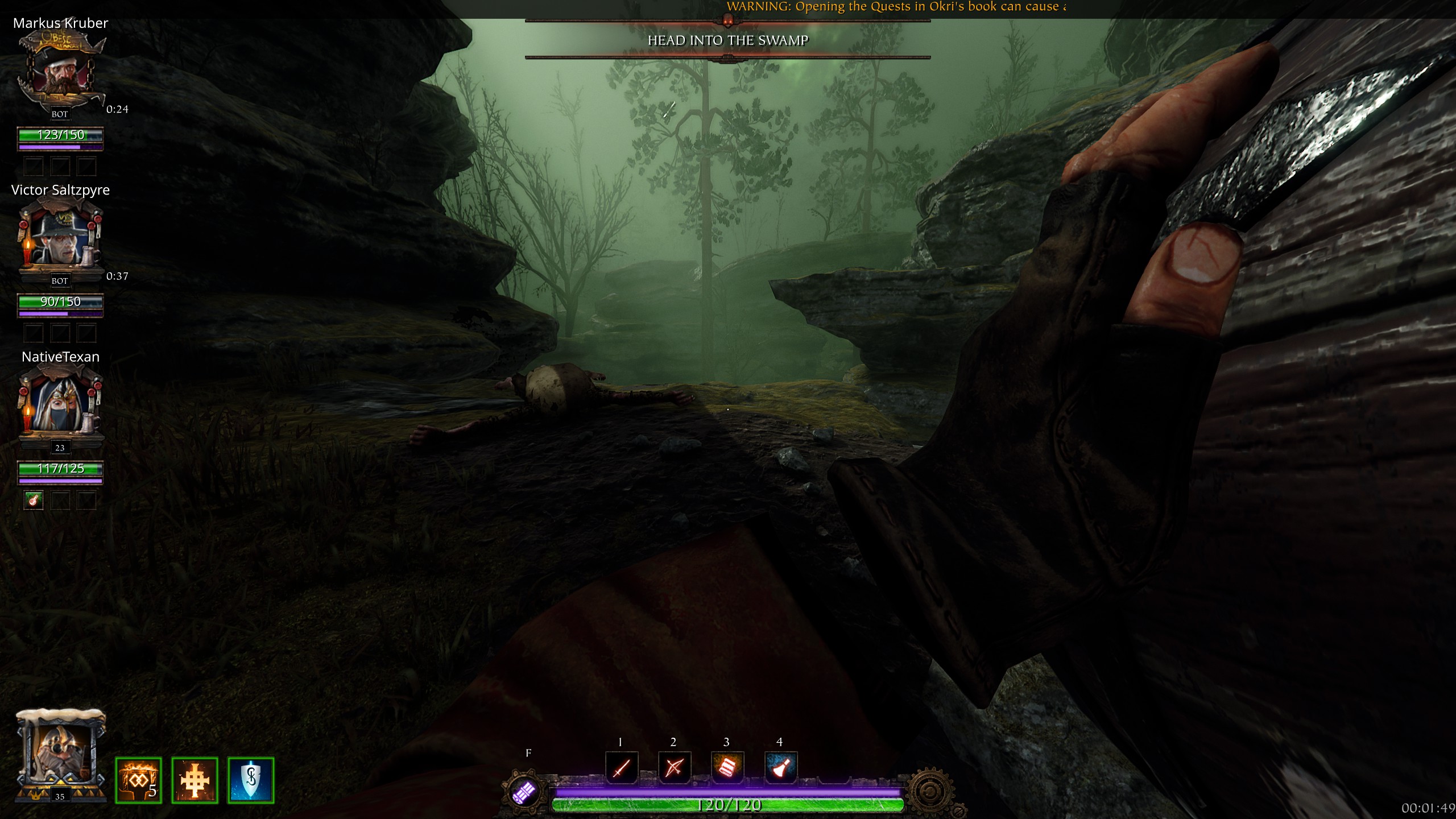1456x819 pixels.
Task: Click the blue shield buff icon
Action: pos(251,780)
